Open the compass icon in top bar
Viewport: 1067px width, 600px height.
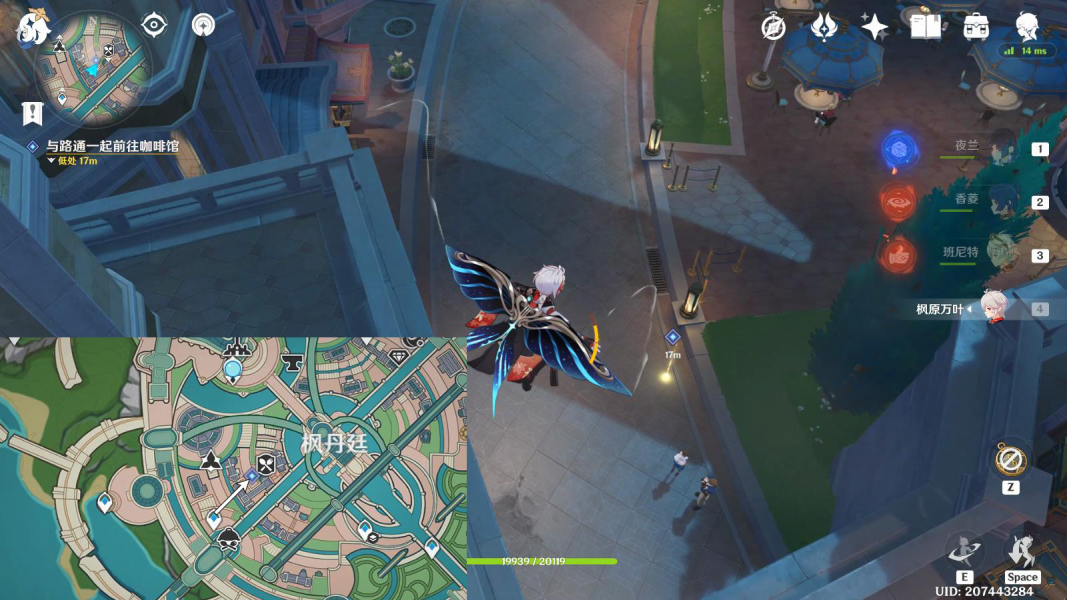[773, 27]
